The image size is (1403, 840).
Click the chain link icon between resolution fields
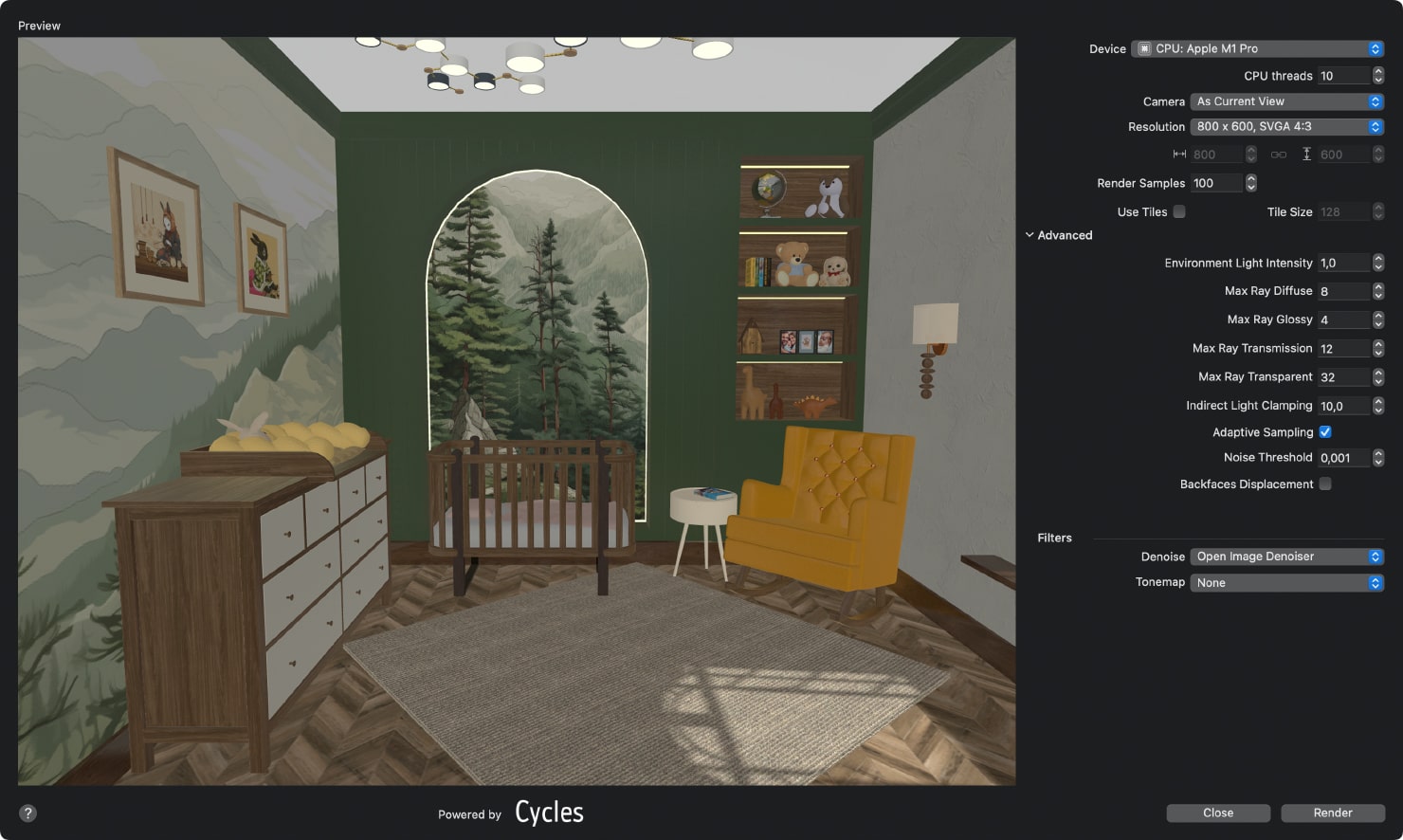click(1278, 154)
